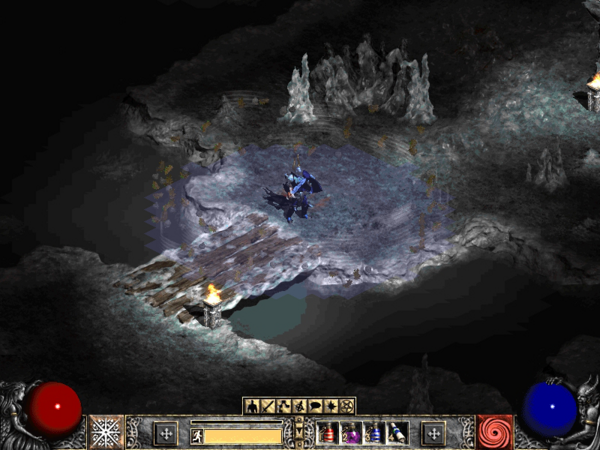The width and height of the screenshot is (600, 450).
Task: Open the message log speech bubble
Action: coord(315,406)
